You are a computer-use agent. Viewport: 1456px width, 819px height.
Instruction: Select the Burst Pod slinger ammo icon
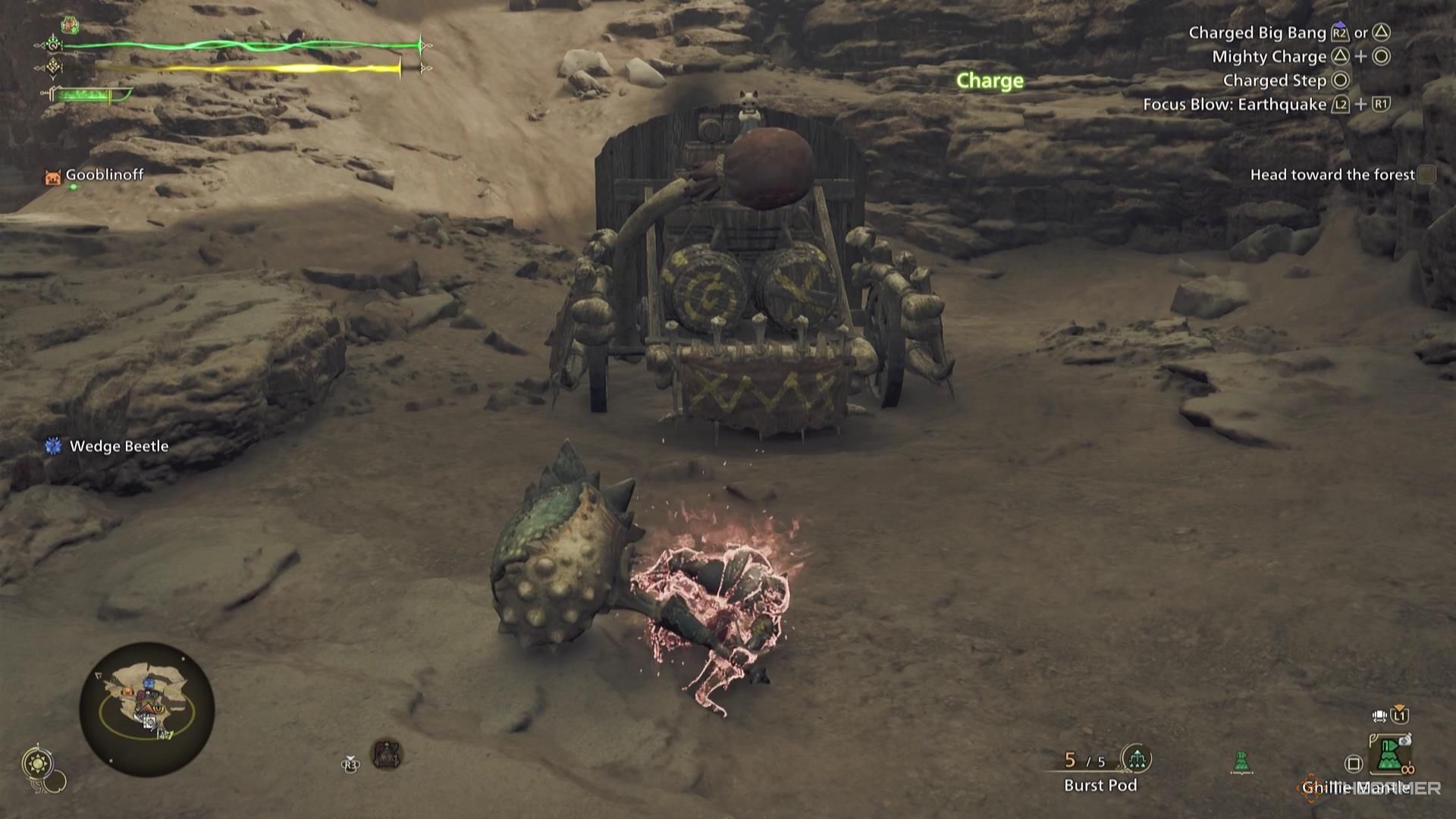[1138, 759]
